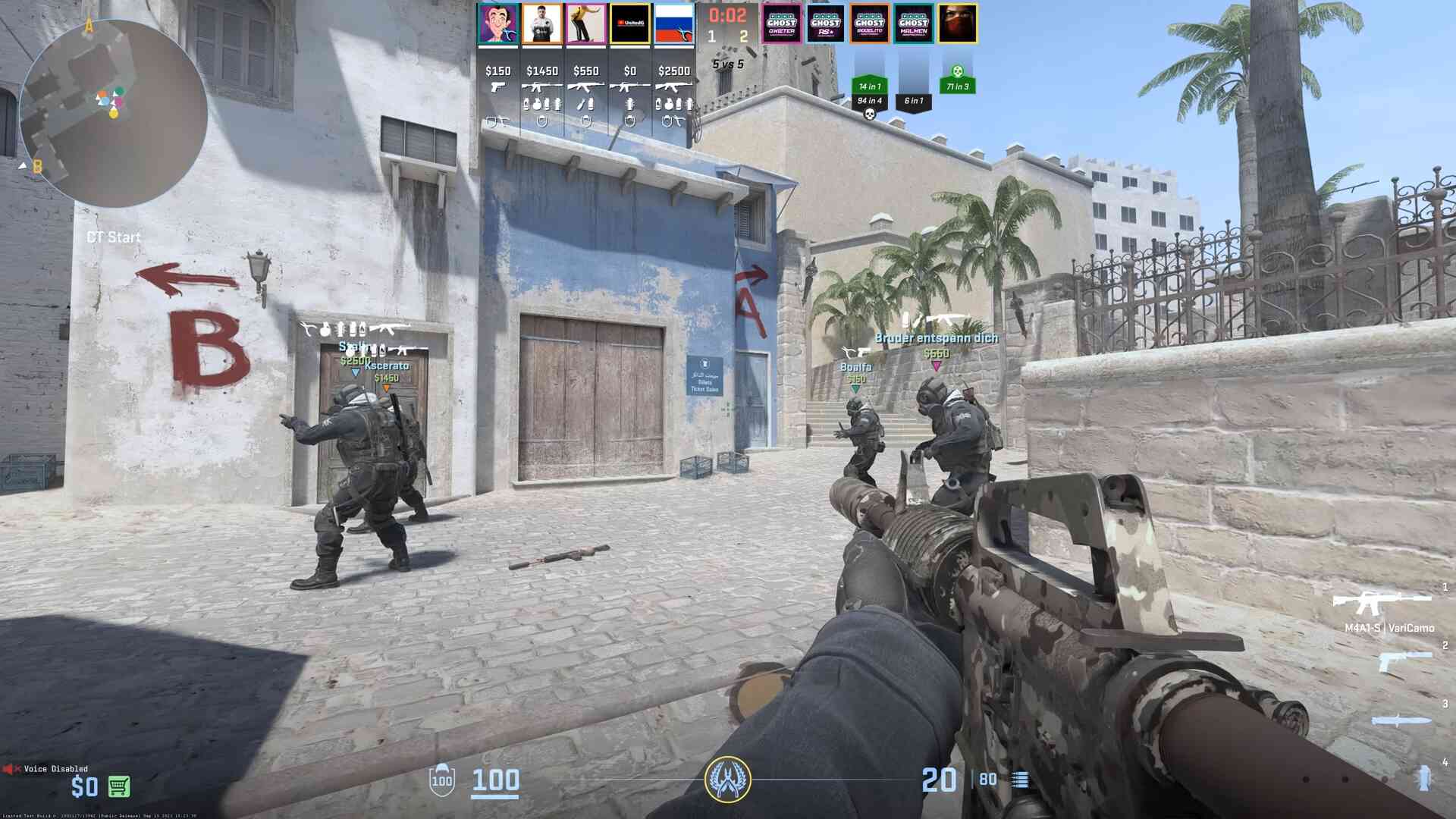Viewport: 1456px width, 819px height.
Task: Select the Russian flag teammate avatar
Action: [x=674, y=24]
